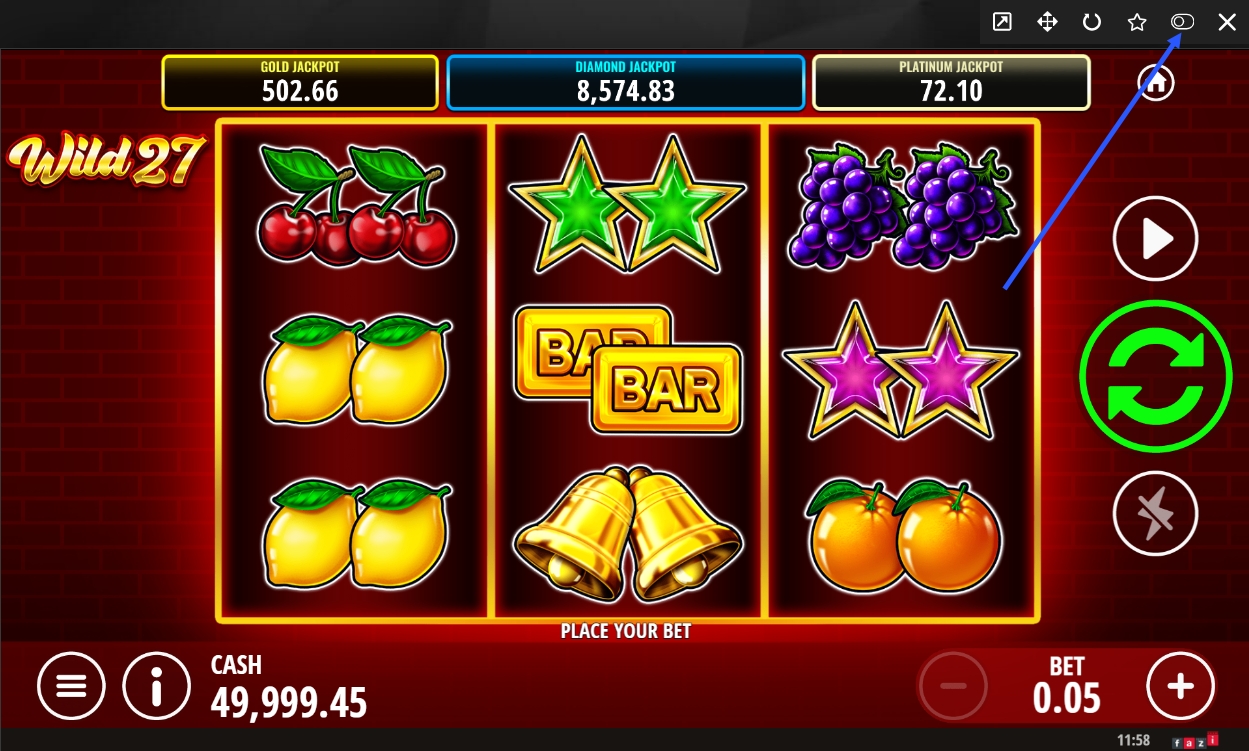Add the game to favorites with the star
This screenshot has width=1249, height=751.
1137,22
